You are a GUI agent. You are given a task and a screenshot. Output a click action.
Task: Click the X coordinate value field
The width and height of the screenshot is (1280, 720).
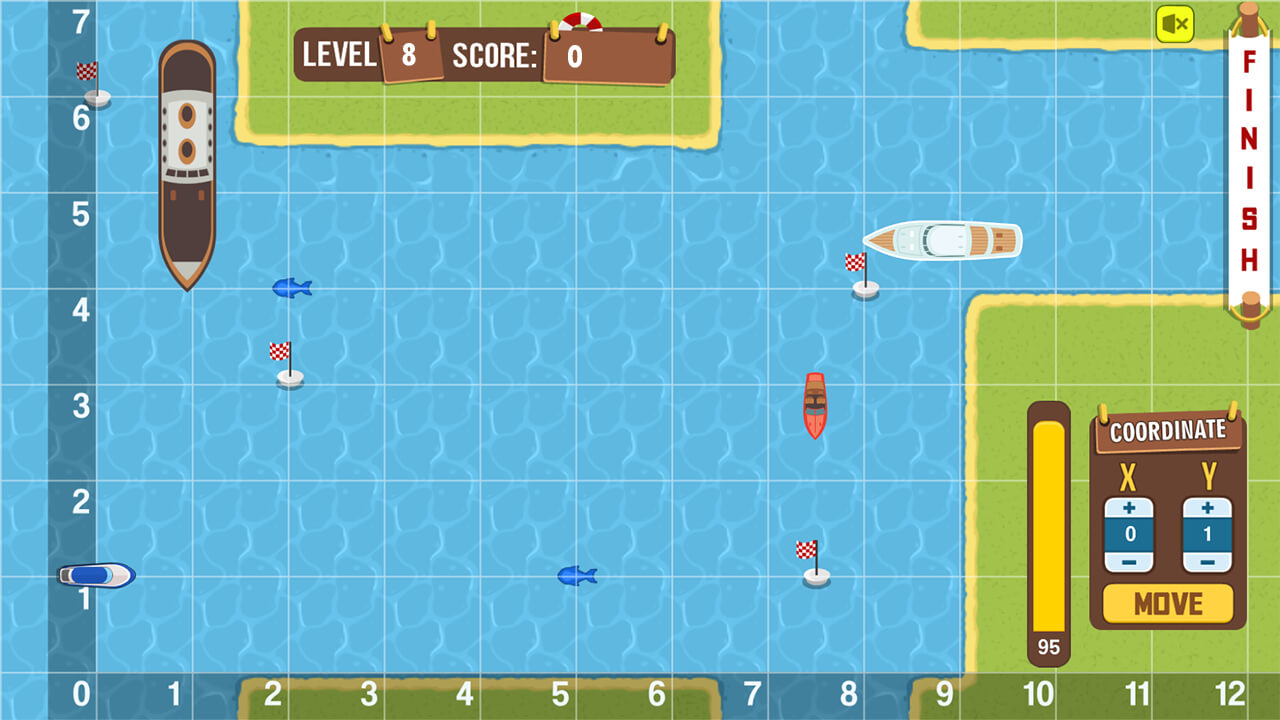[x=1128, y=536]
